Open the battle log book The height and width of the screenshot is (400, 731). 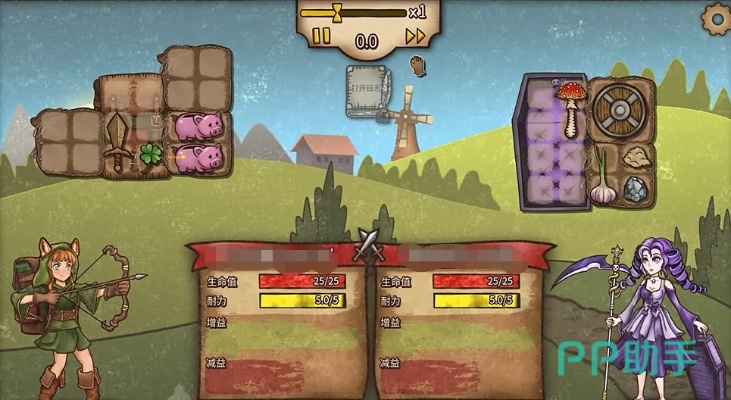coord(365,90)
